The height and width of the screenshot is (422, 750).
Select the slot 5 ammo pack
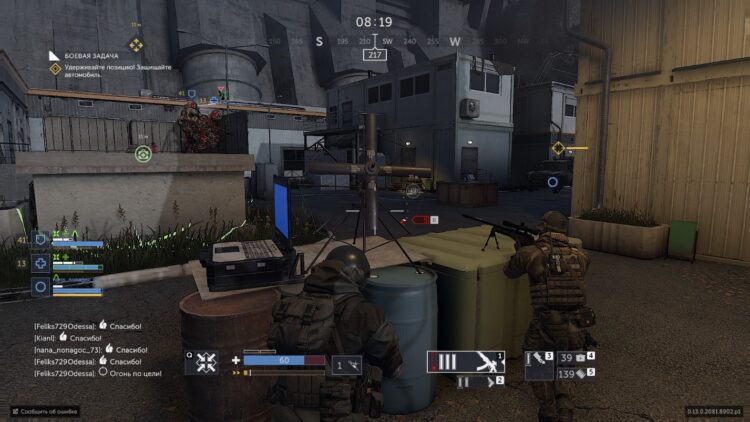pyautogui.click(x=576, y=373)
